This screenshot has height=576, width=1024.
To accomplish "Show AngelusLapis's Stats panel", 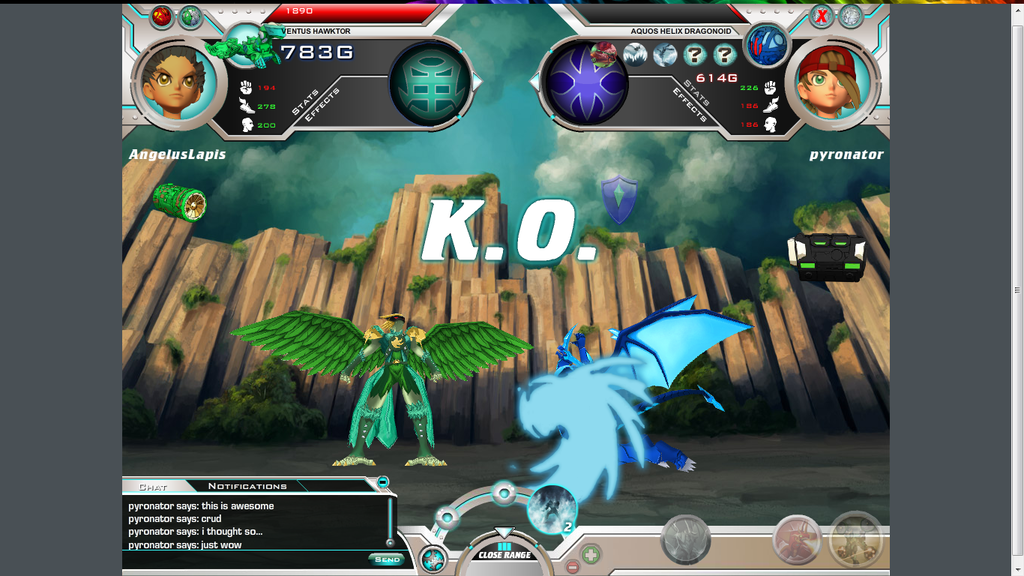I will [303, 102].
